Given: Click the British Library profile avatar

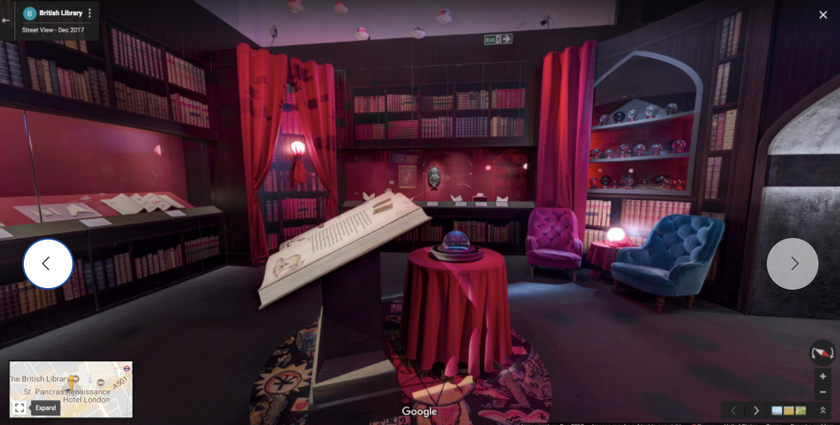Looking at the screenshot, I should coord(29,13).
